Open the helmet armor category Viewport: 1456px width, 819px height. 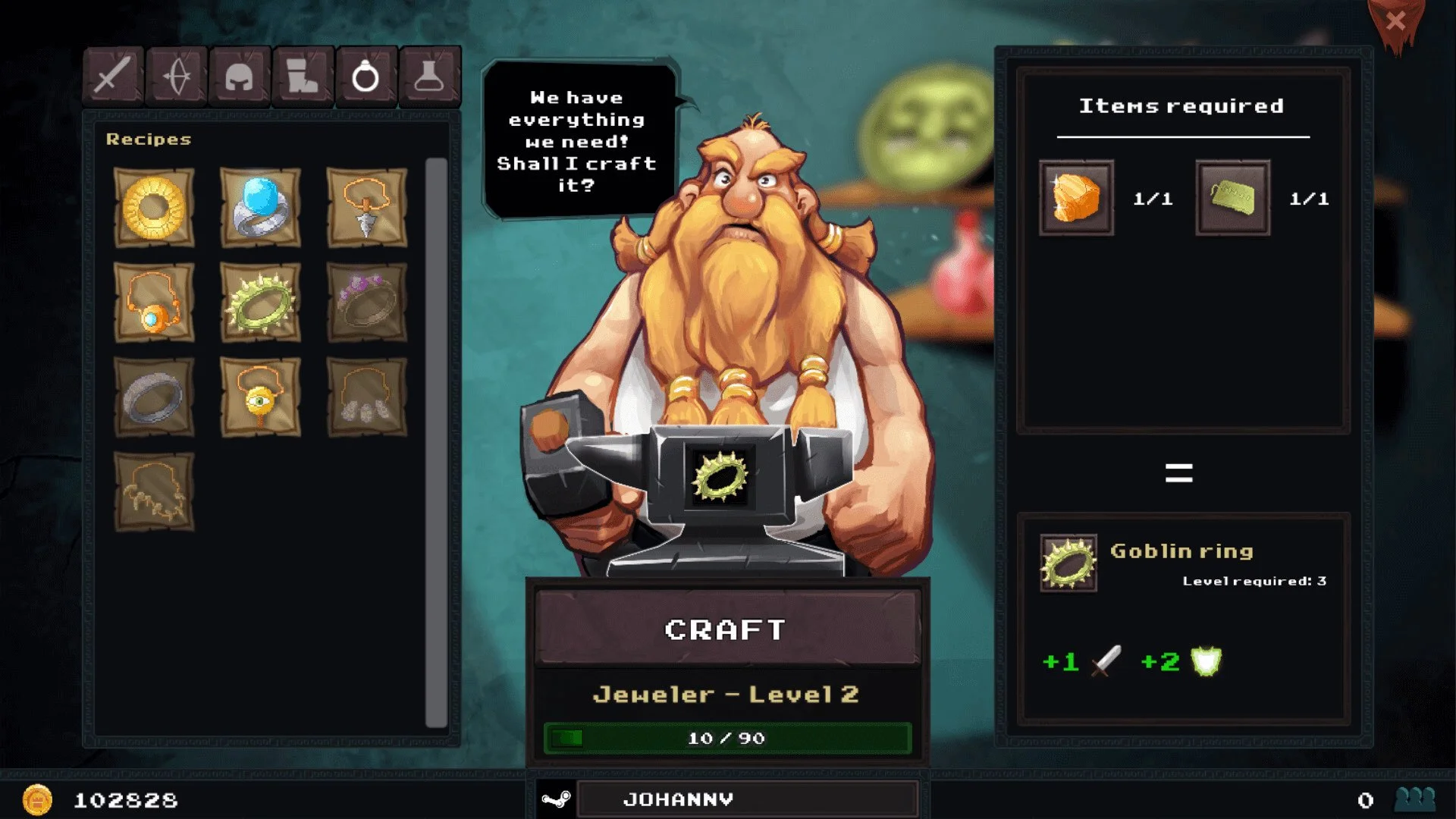coord(240,74)
